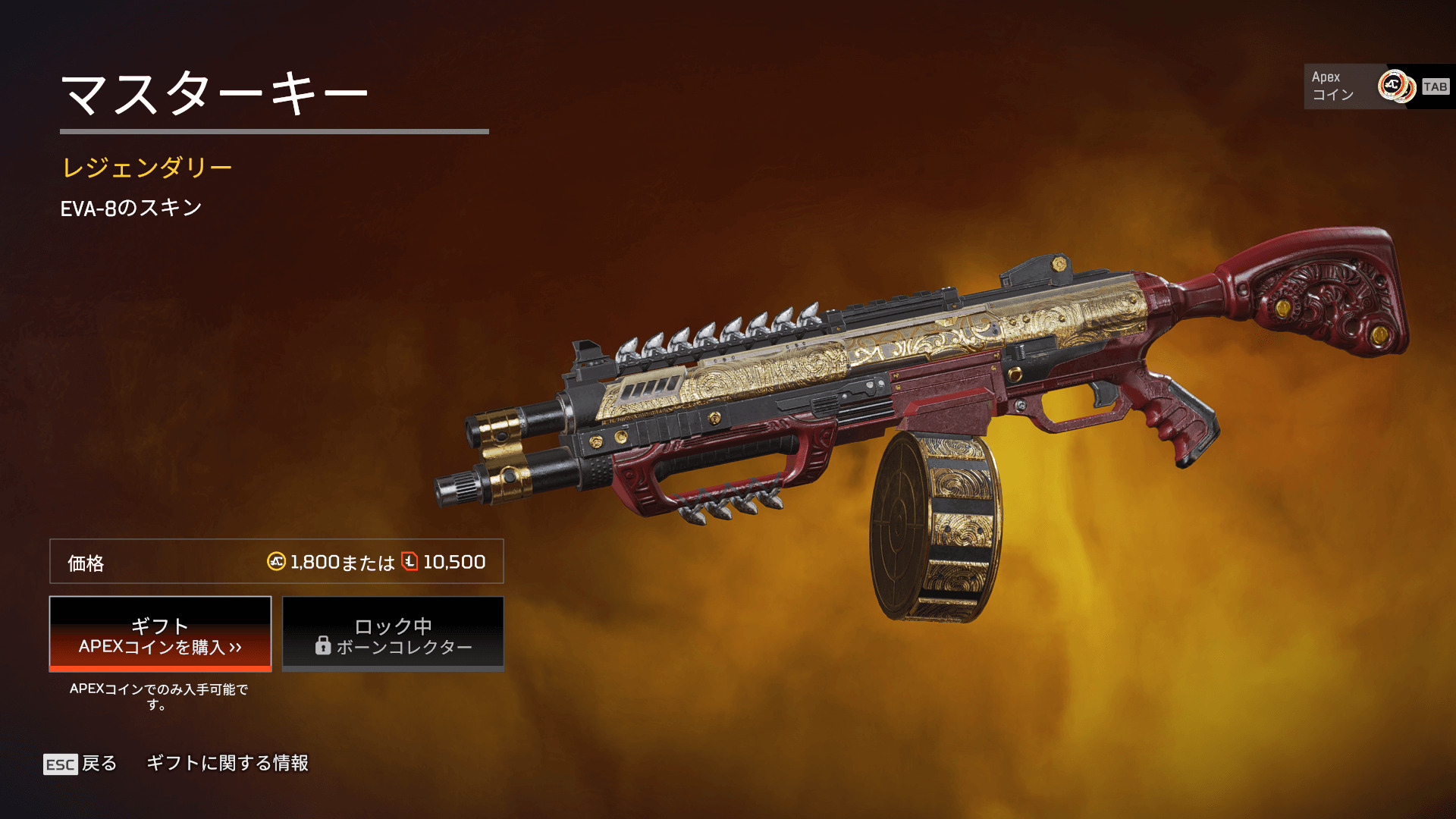The width and height of the screenshot is (1456, 819).
Task: Open ギフトに関する情報 gift info
Action: 227,763
